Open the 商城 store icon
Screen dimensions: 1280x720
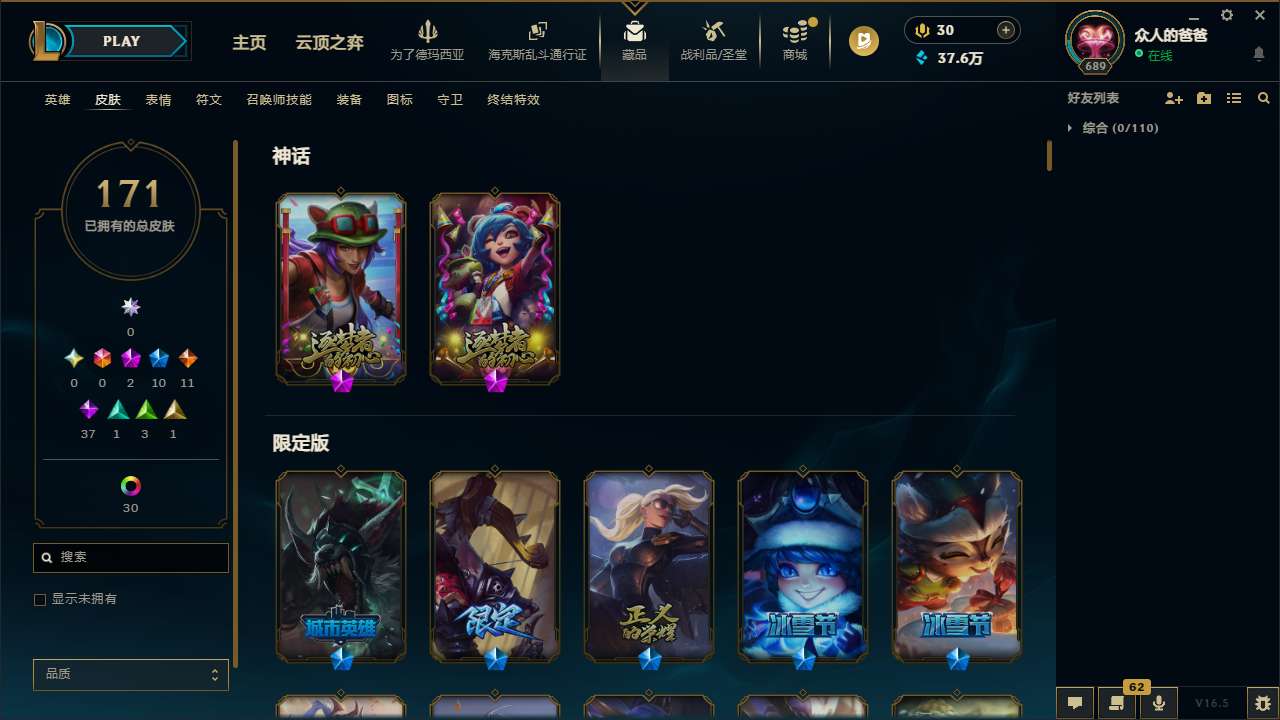tap(795, 40)
